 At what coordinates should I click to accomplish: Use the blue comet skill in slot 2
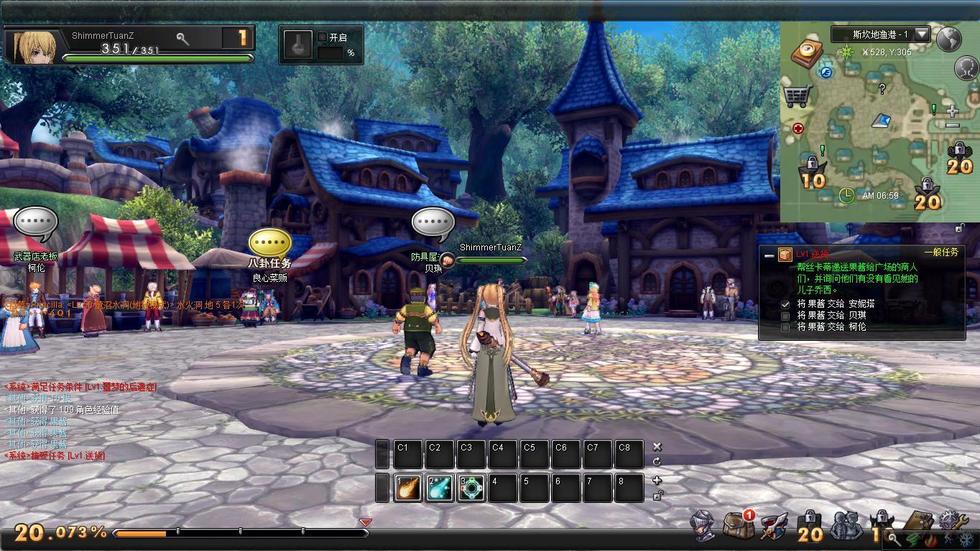pos(439,488)
